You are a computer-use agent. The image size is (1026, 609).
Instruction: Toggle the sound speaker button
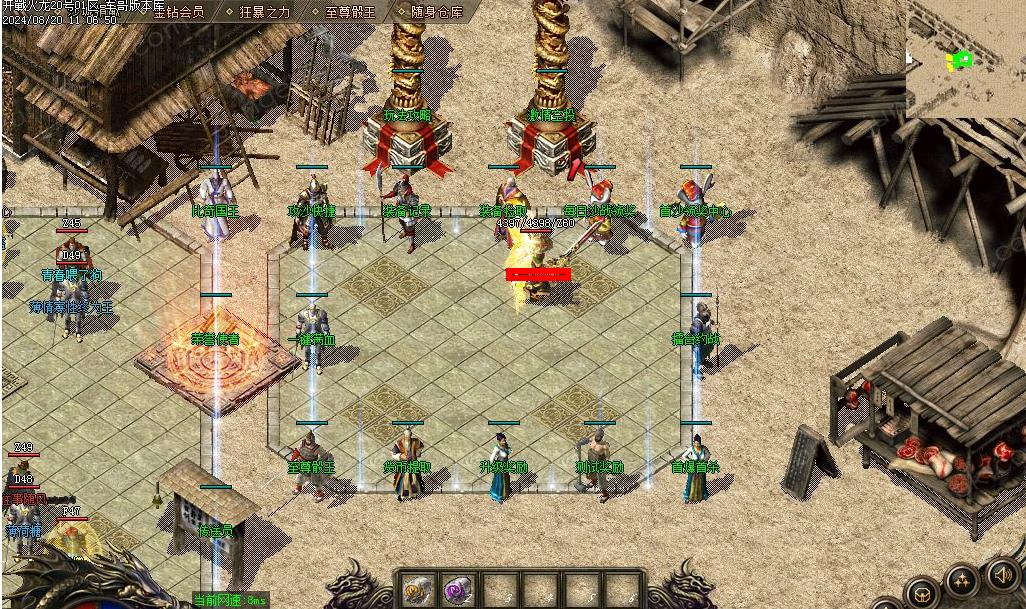(1002, 574)
